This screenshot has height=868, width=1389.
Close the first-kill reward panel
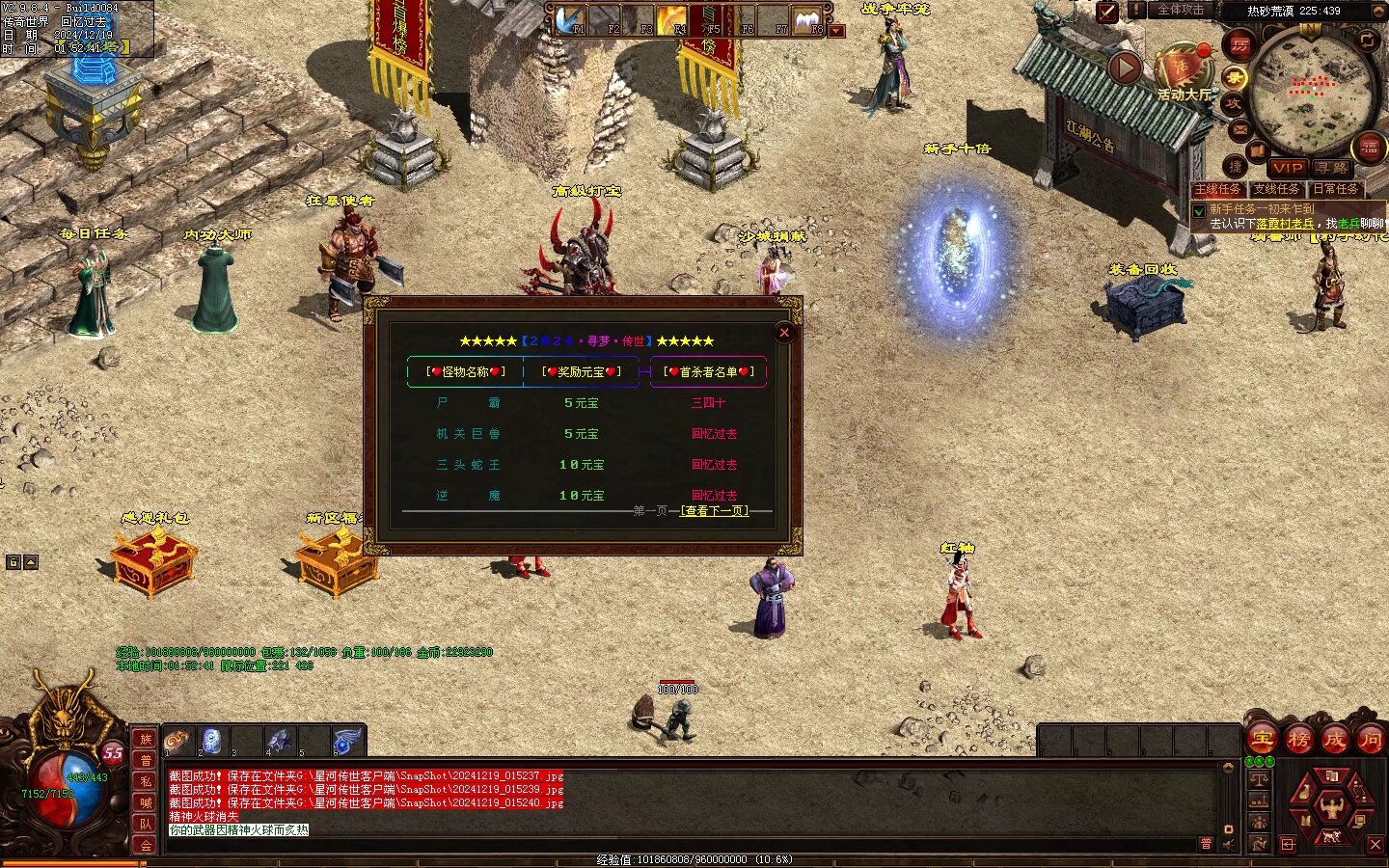(784, 333)
